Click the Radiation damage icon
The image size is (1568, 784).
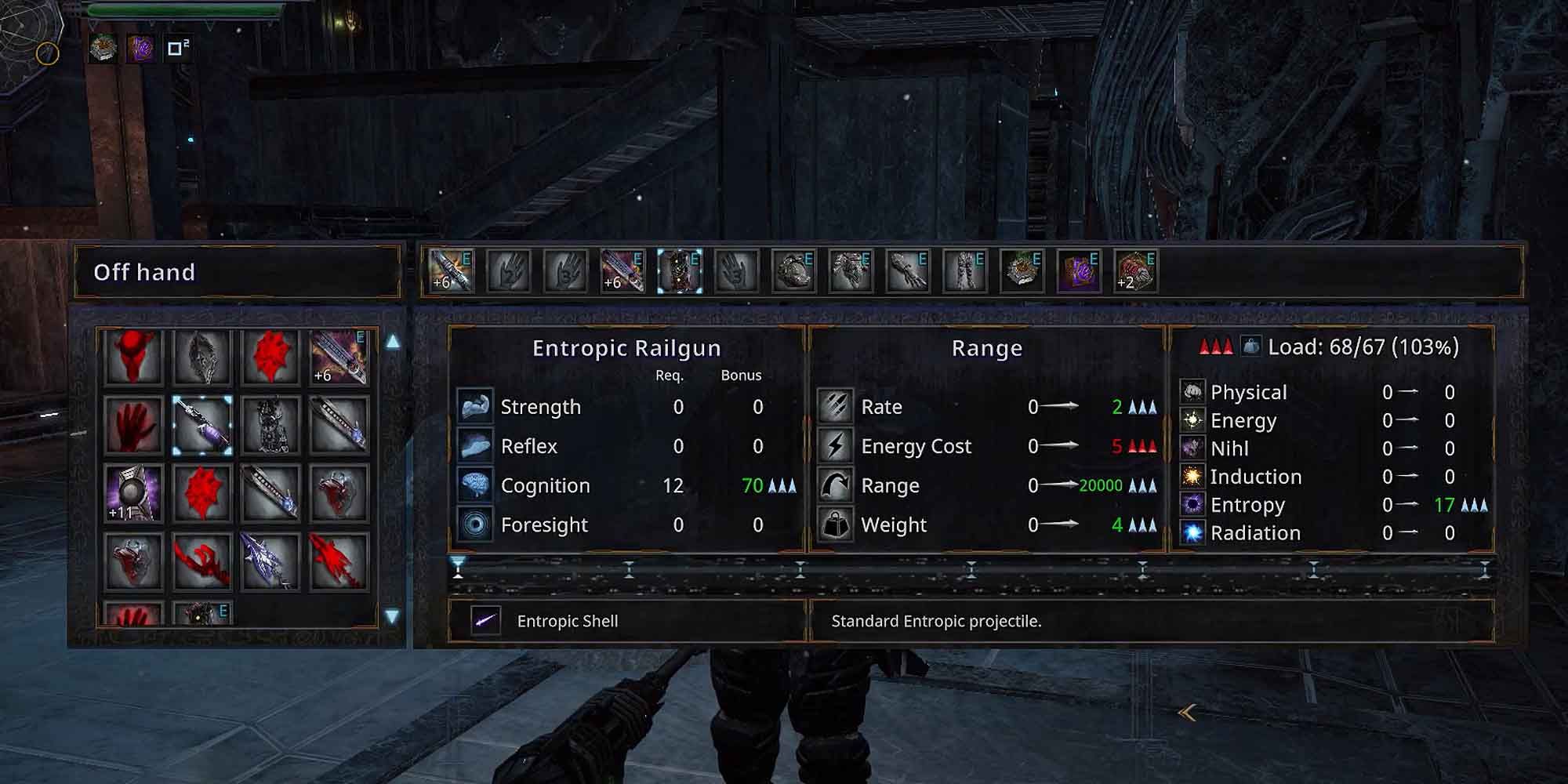(1194, 532)
